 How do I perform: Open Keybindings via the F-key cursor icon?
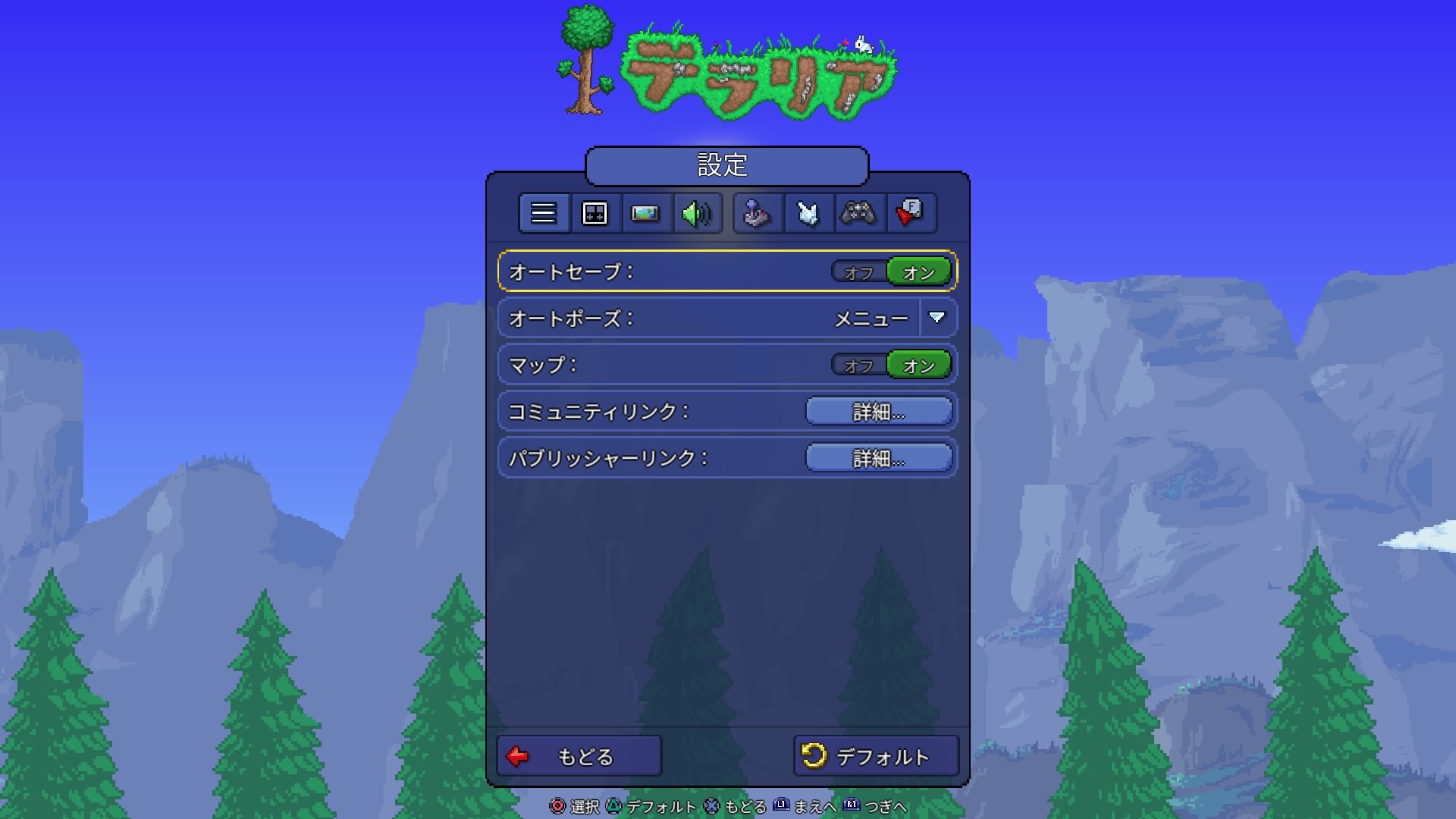click(911, 213)
